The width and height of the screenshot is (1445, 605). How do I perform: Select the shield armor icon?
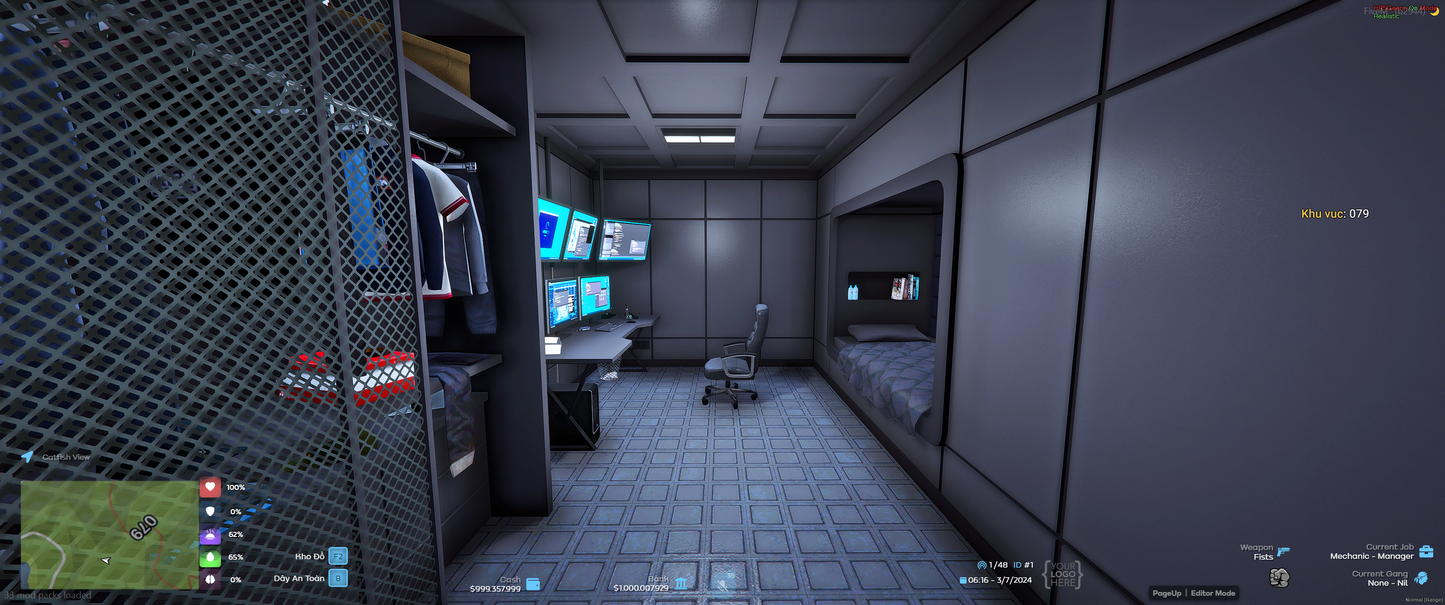click(x=210, y=511)
